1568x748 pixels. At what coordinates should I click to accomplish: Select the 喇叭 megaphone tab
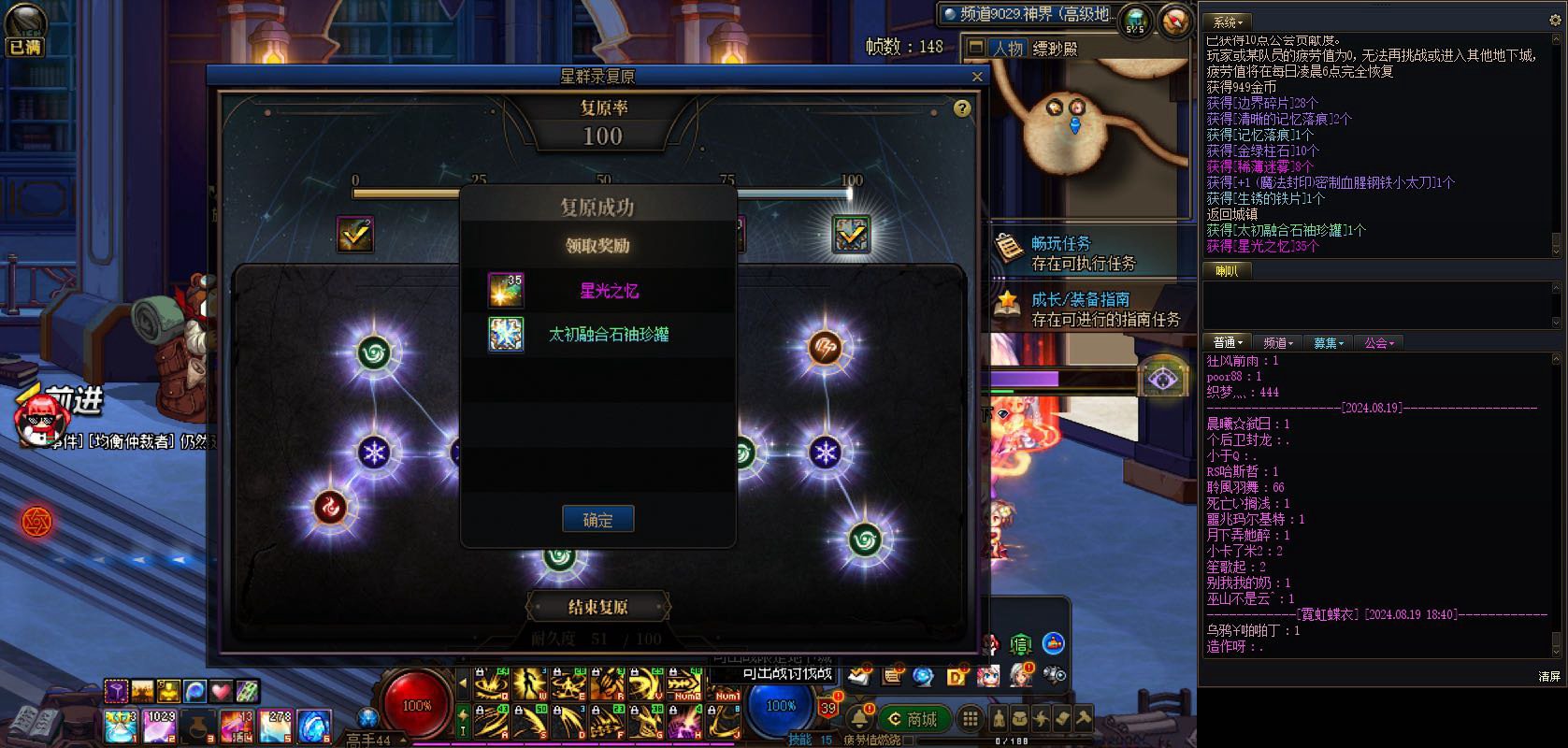(x=1226, y=271)
